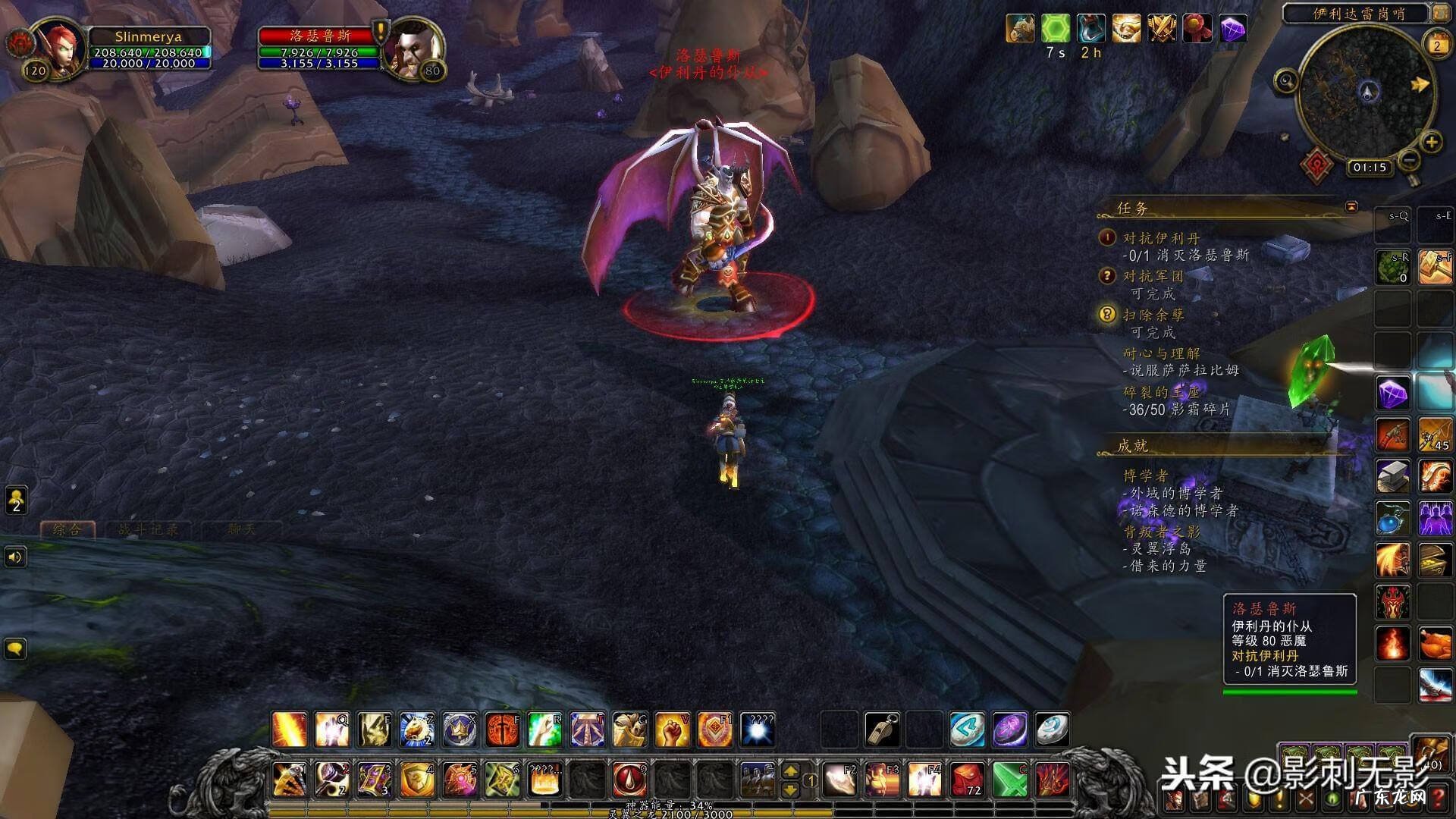Activate the green sword ability
Viewport: 1456px width, 819px height.
[x=1010, y=780]
